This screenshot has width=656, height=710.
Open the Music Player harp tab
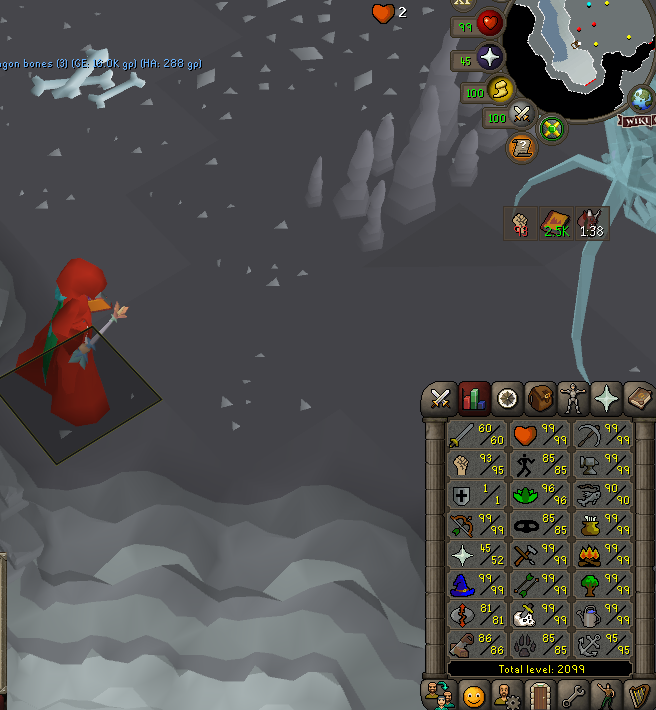(638, 695)
